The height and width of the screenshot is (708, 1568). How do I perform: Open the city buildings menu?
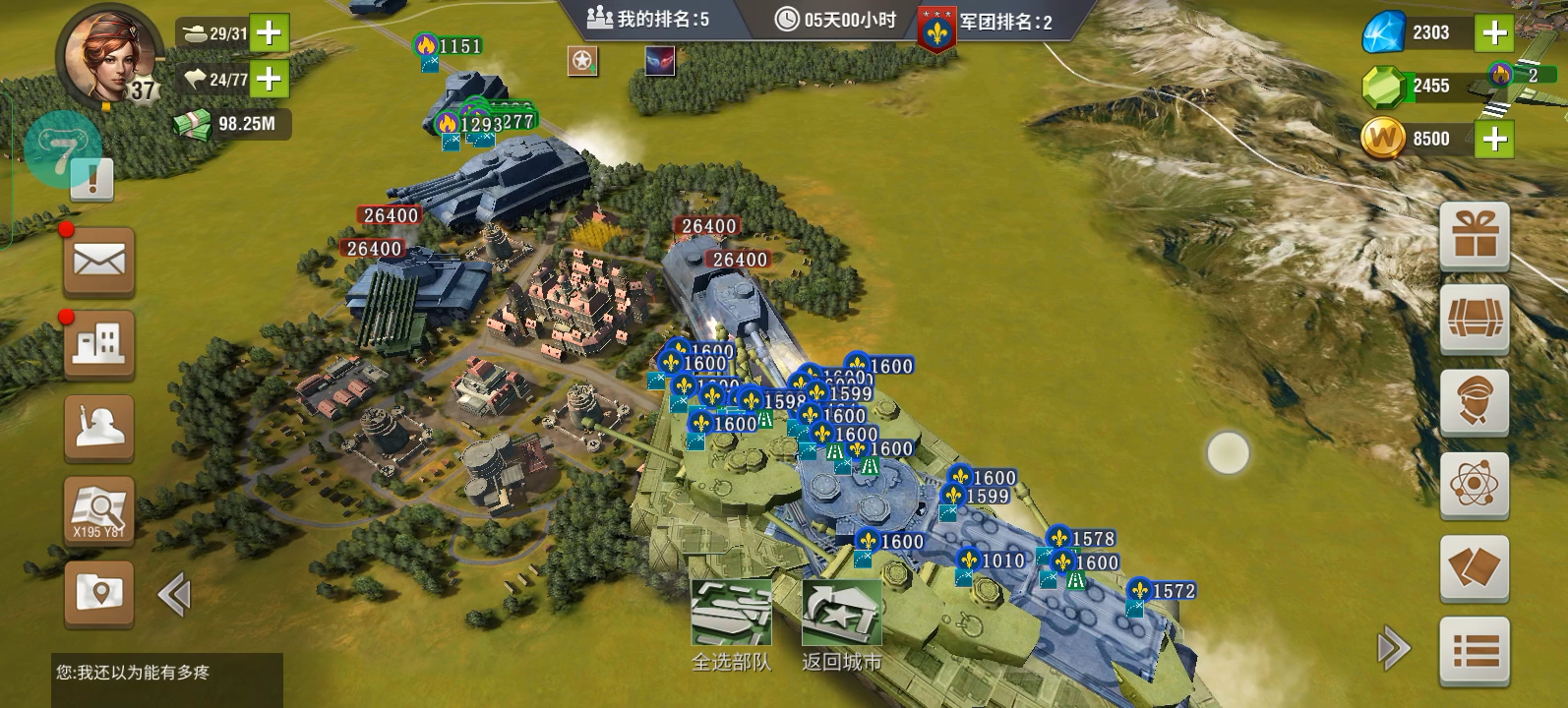tap(99, 345)
